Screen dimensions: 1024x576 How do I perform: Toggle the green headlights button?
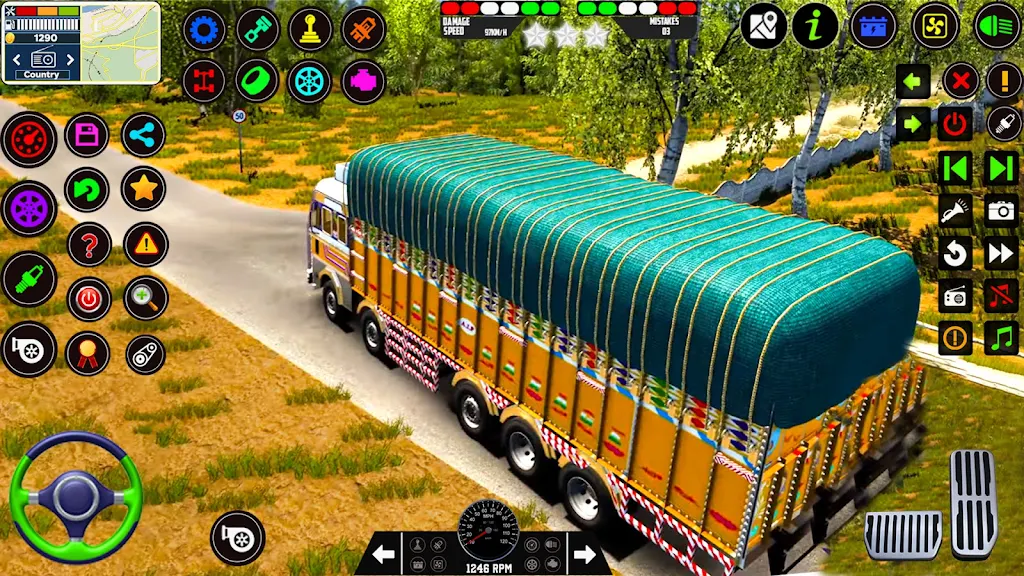996,26
